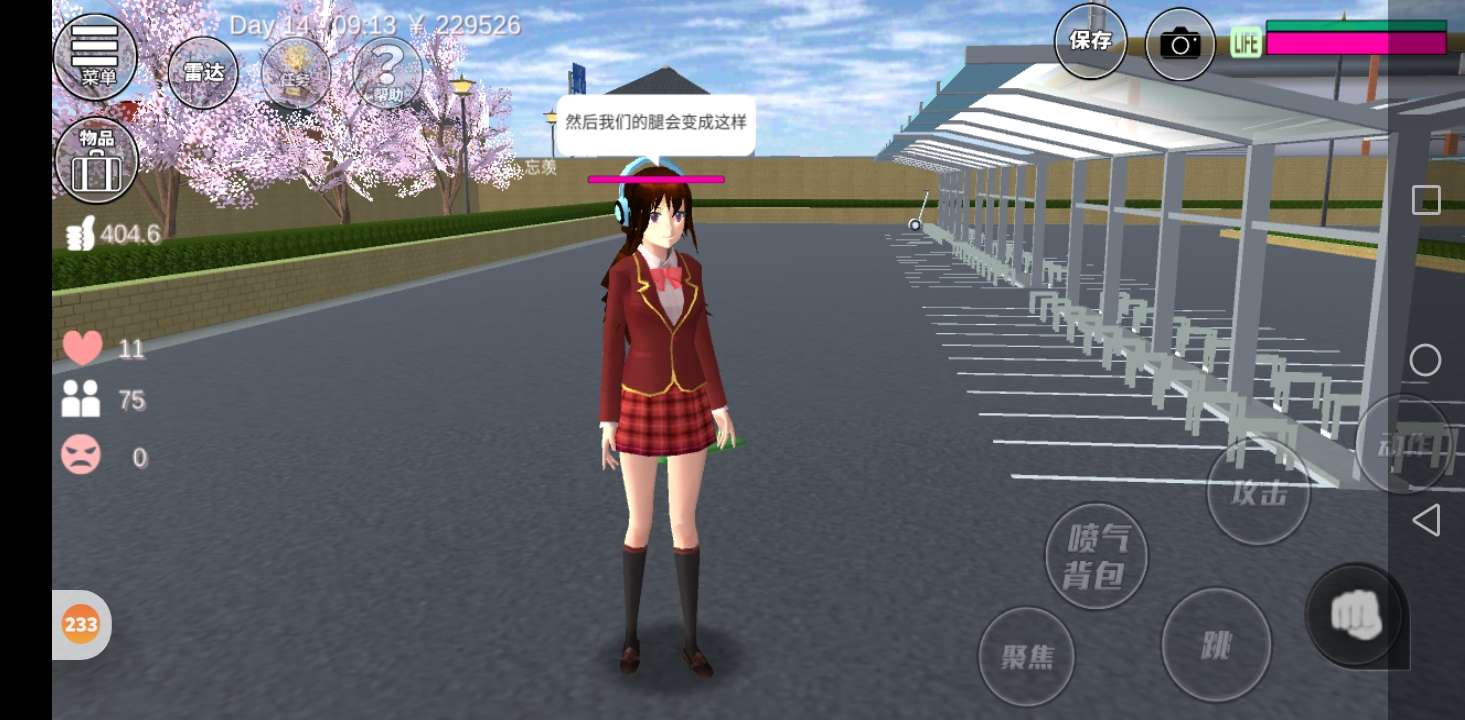Screen dimensions: 1465x720
Task: Tap the 攻击 attack button
Action: pyautogui.click(x=1257, y=492)
